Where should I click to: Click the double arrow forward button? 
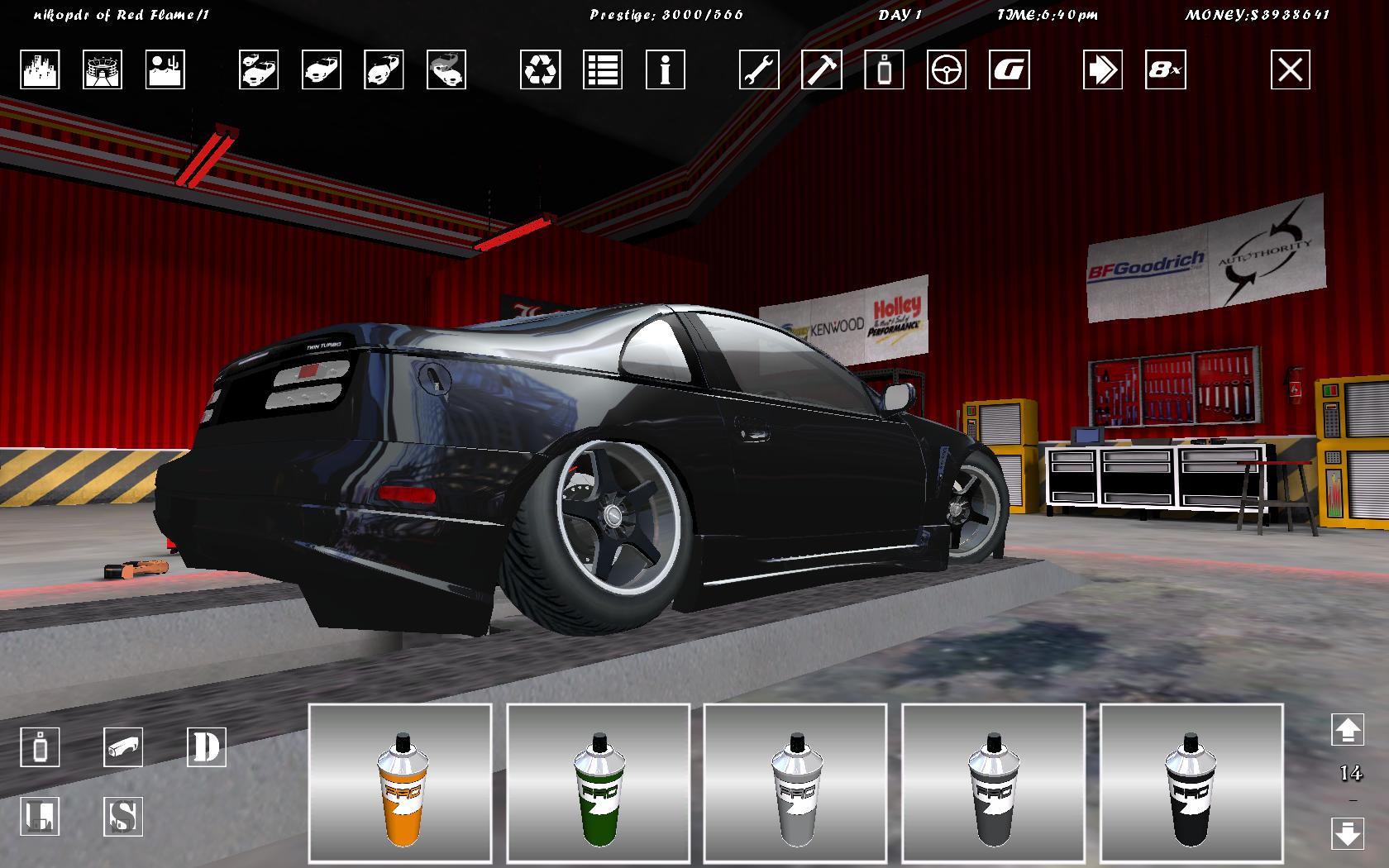click(1103, 69)
